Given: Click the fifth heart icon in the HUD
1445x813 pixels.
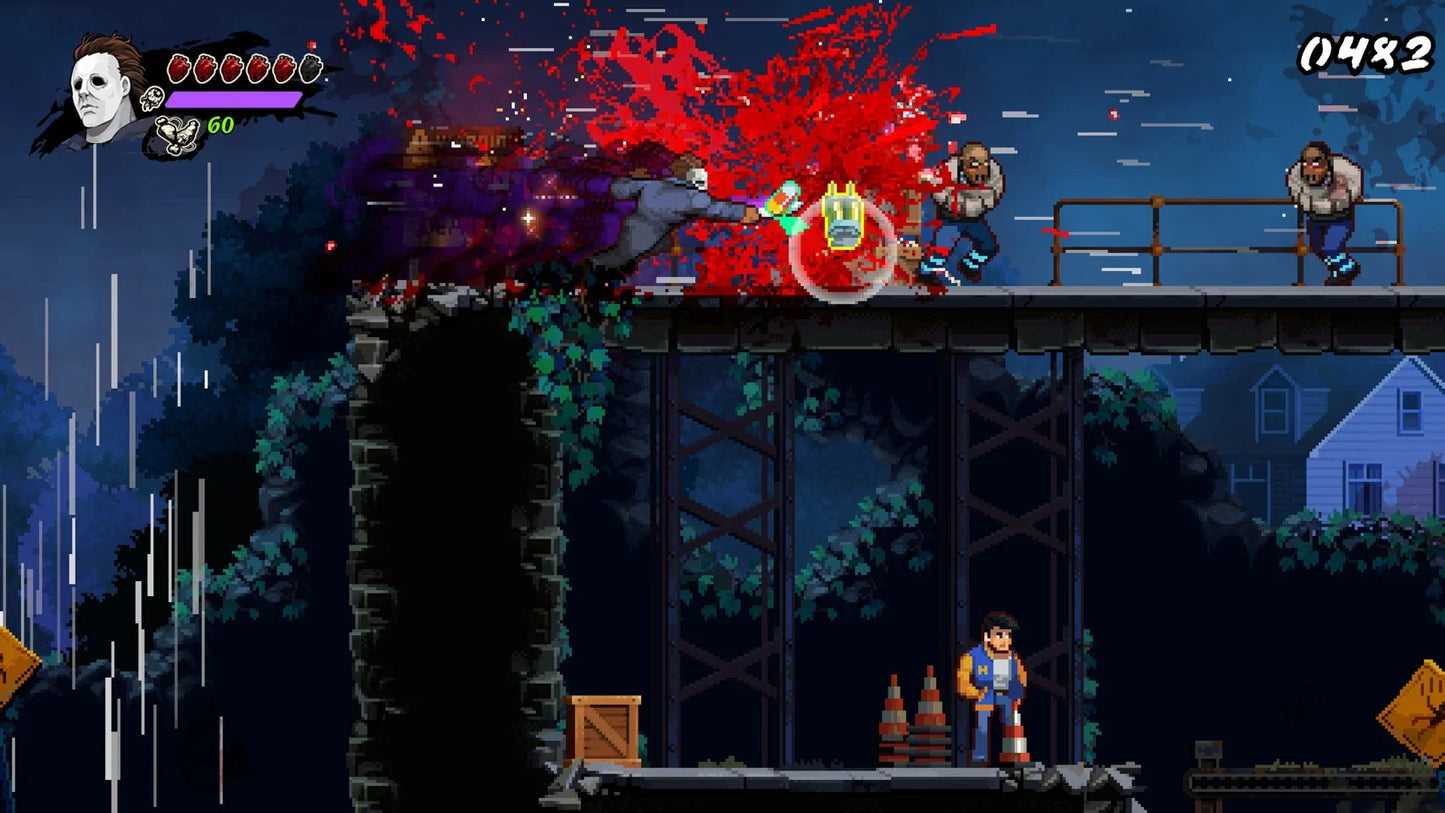Looking at the screenshot, I should click(x=284, y=68).
